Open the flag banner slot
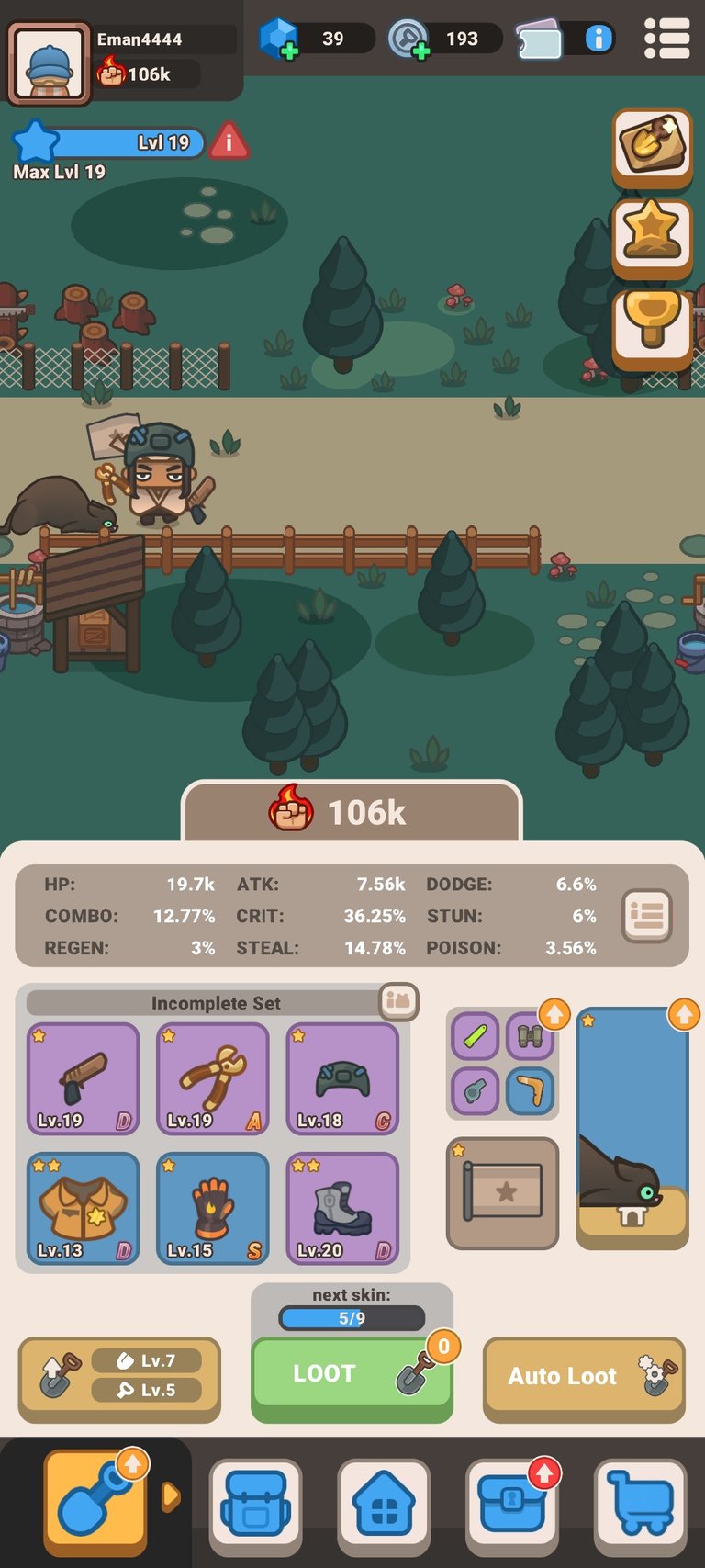This screenshot has height=1568, width=705. tap(502, 1192)
